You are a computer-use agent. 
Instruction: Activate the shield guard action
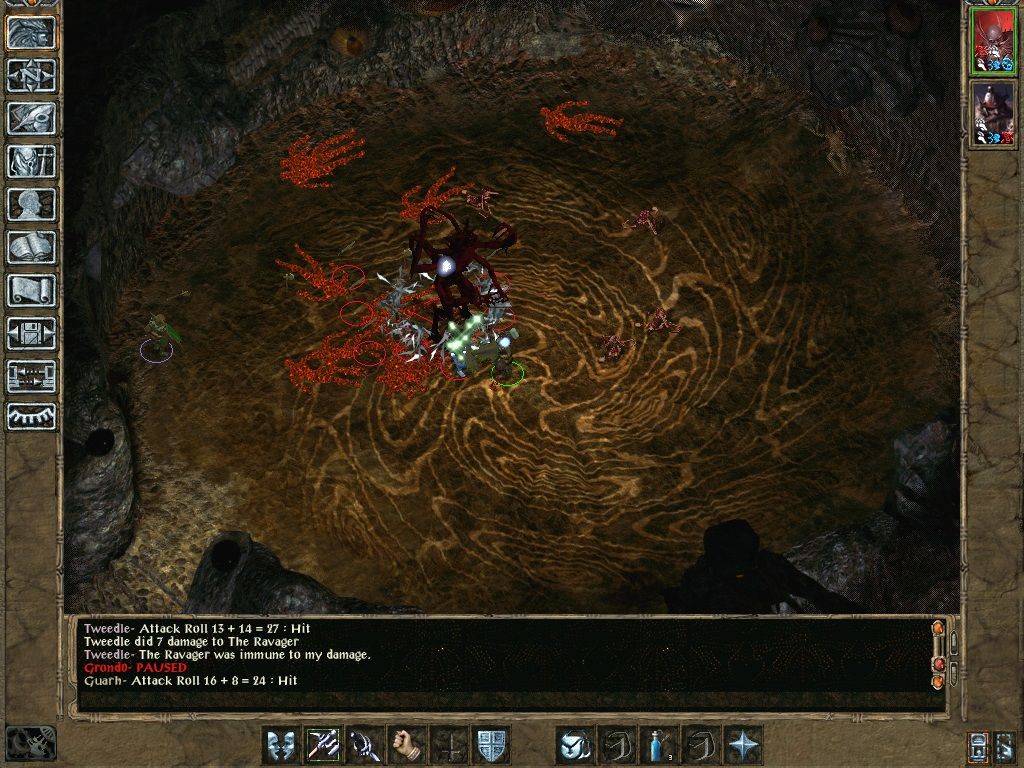click(491, 745)
